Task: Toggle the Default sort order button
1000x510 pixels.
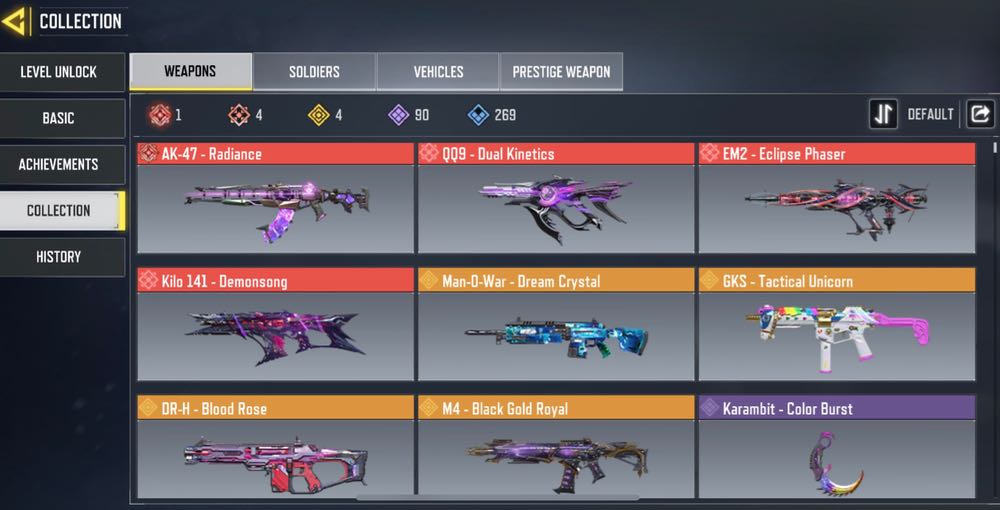Action: (883, 114)
